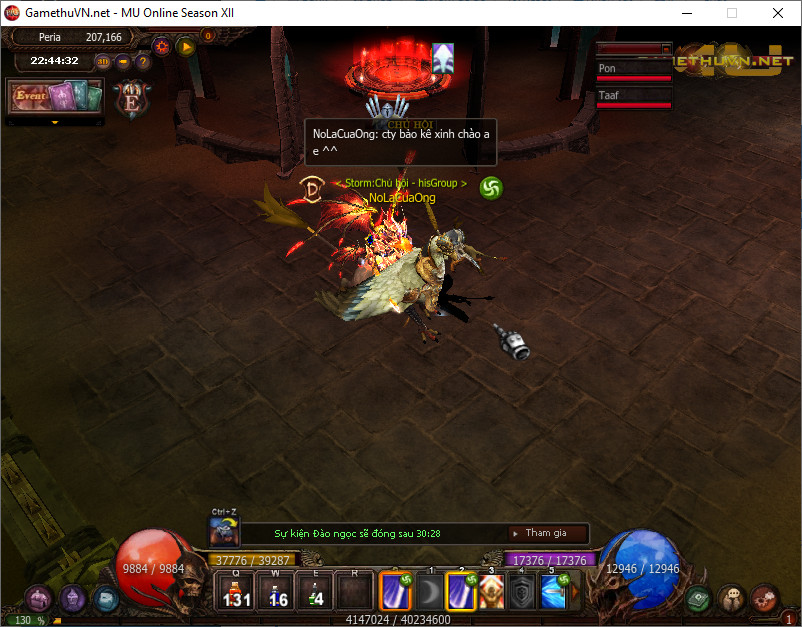Activate the orange armored figure skill icon
This screenshot has width=802, height=627.
point(491,591)
